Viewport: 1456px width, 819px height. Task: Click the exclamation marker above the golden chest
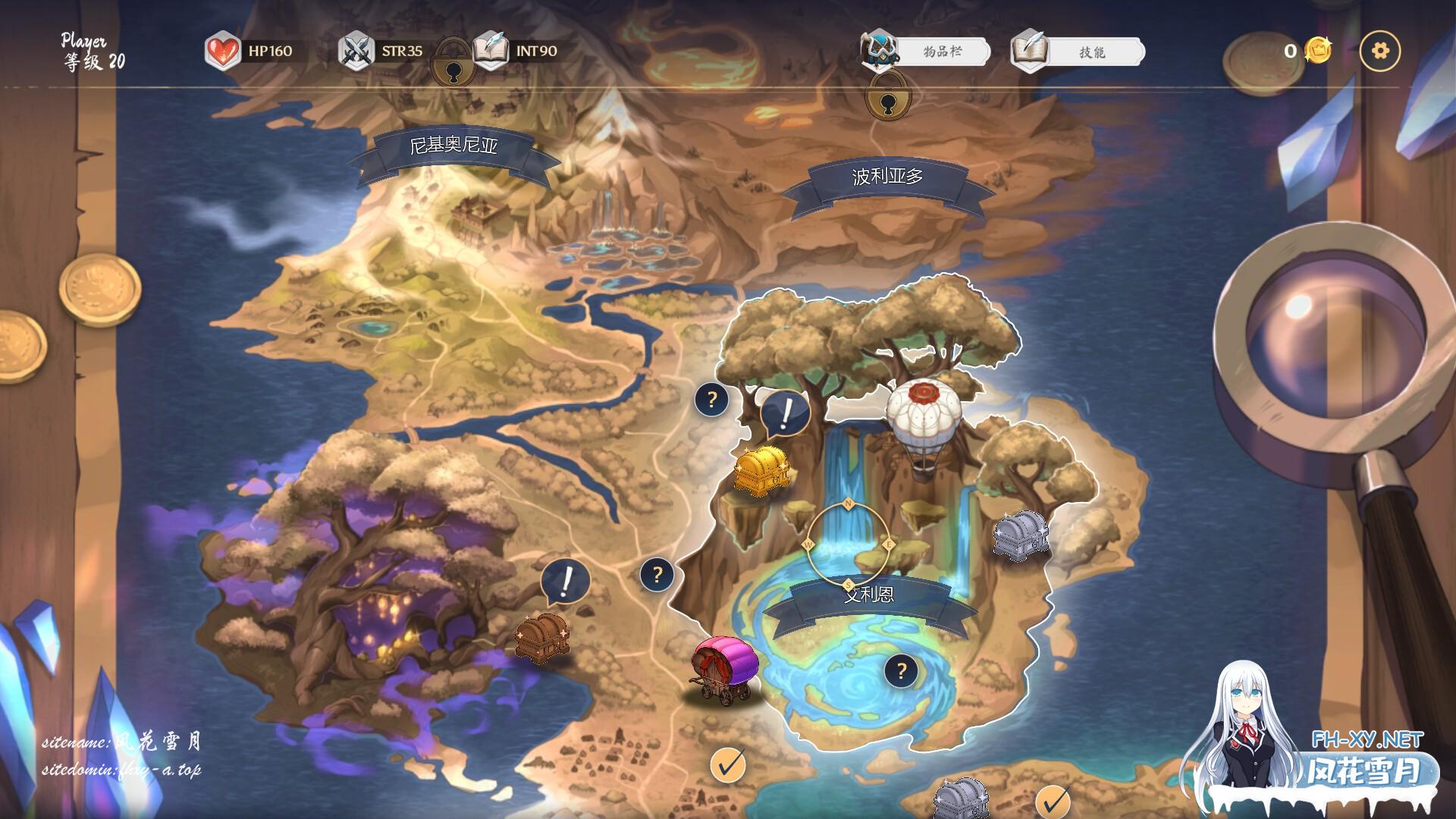pos(786,414)
